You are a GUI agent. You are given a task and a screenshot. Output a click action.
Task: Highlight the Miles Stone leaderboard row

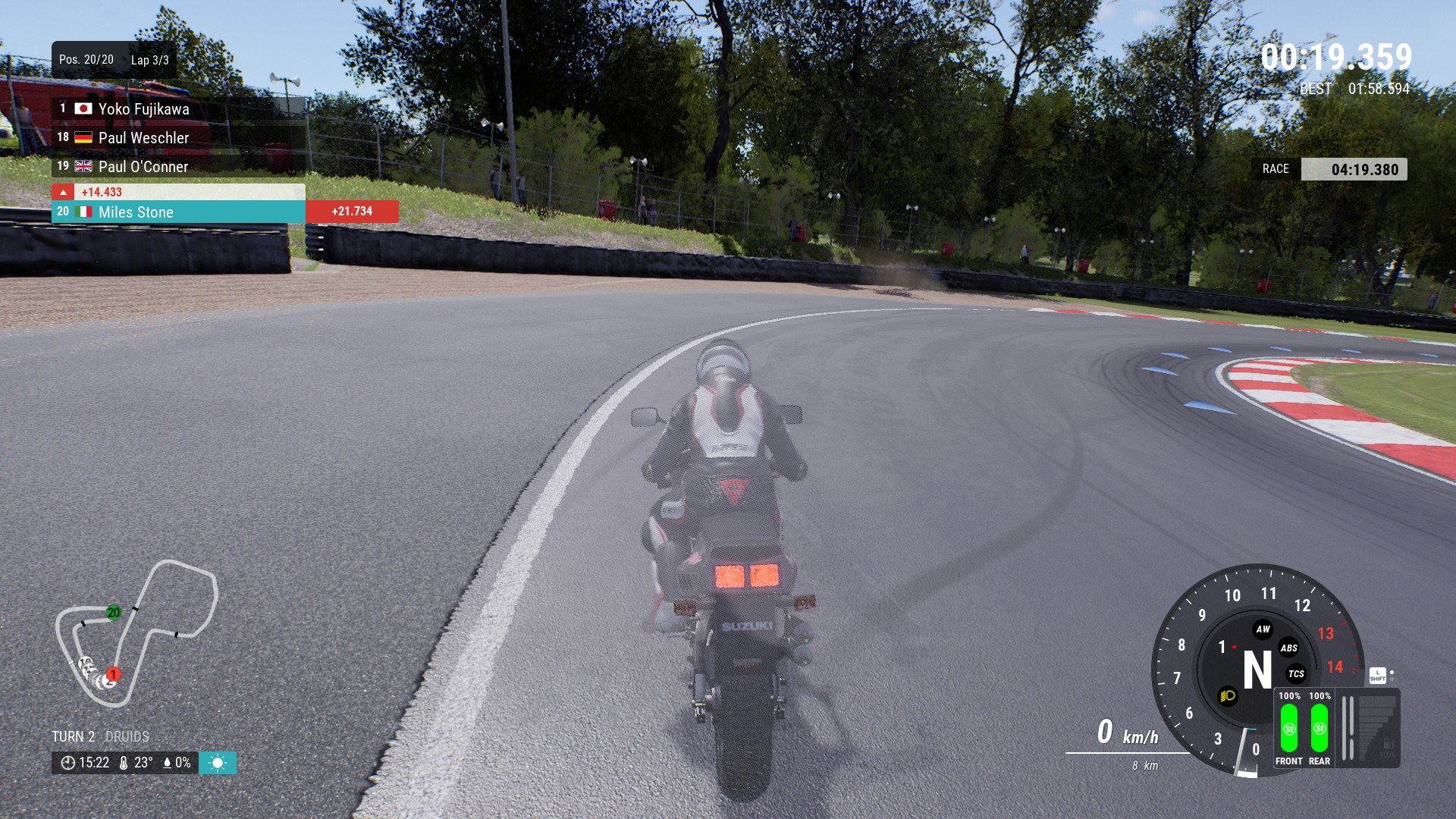178,212
